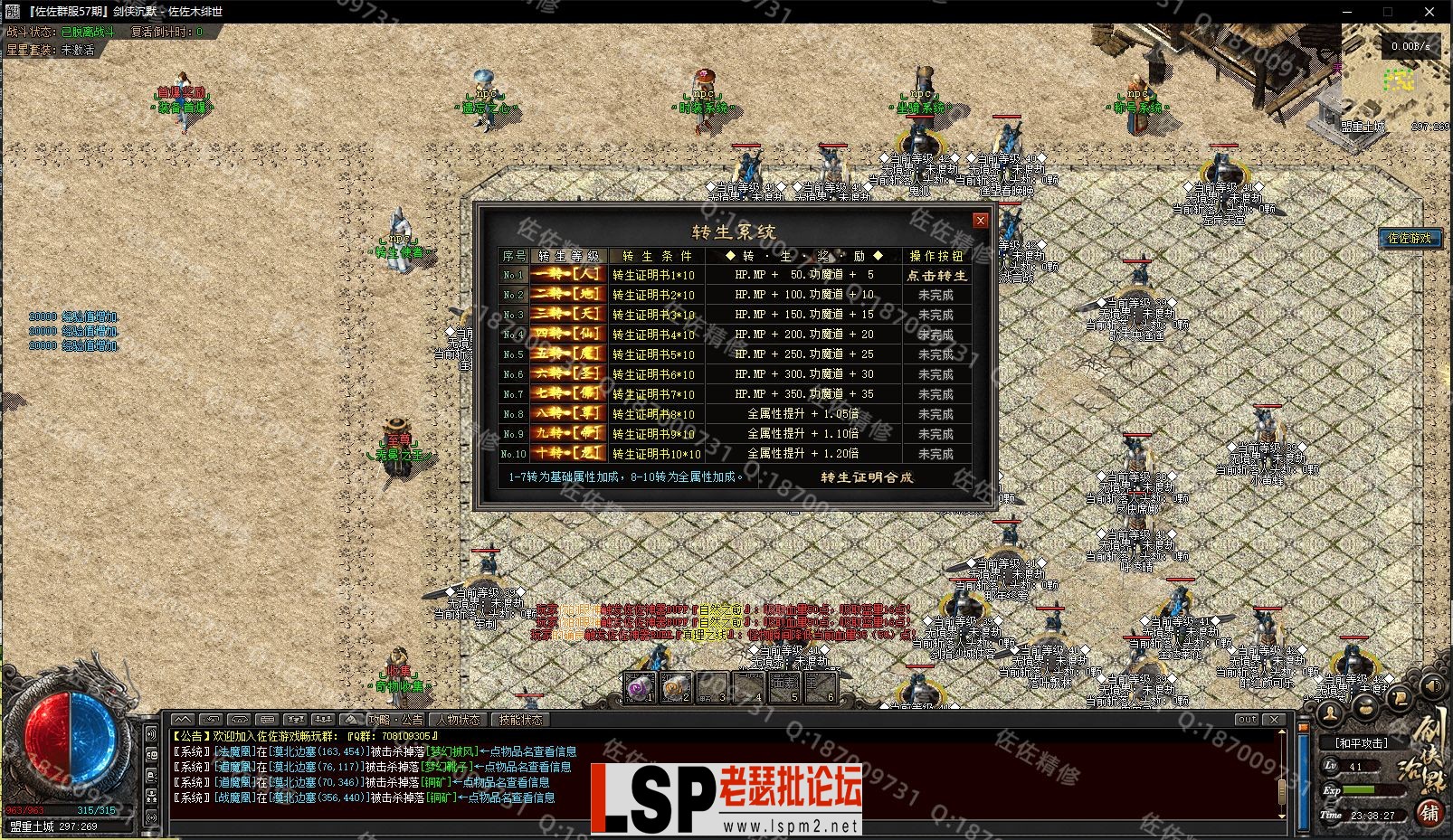Screen dimensions: 1453x840
Task: Switch to the 人物状态 character status tab
Action: coord(459,720)
